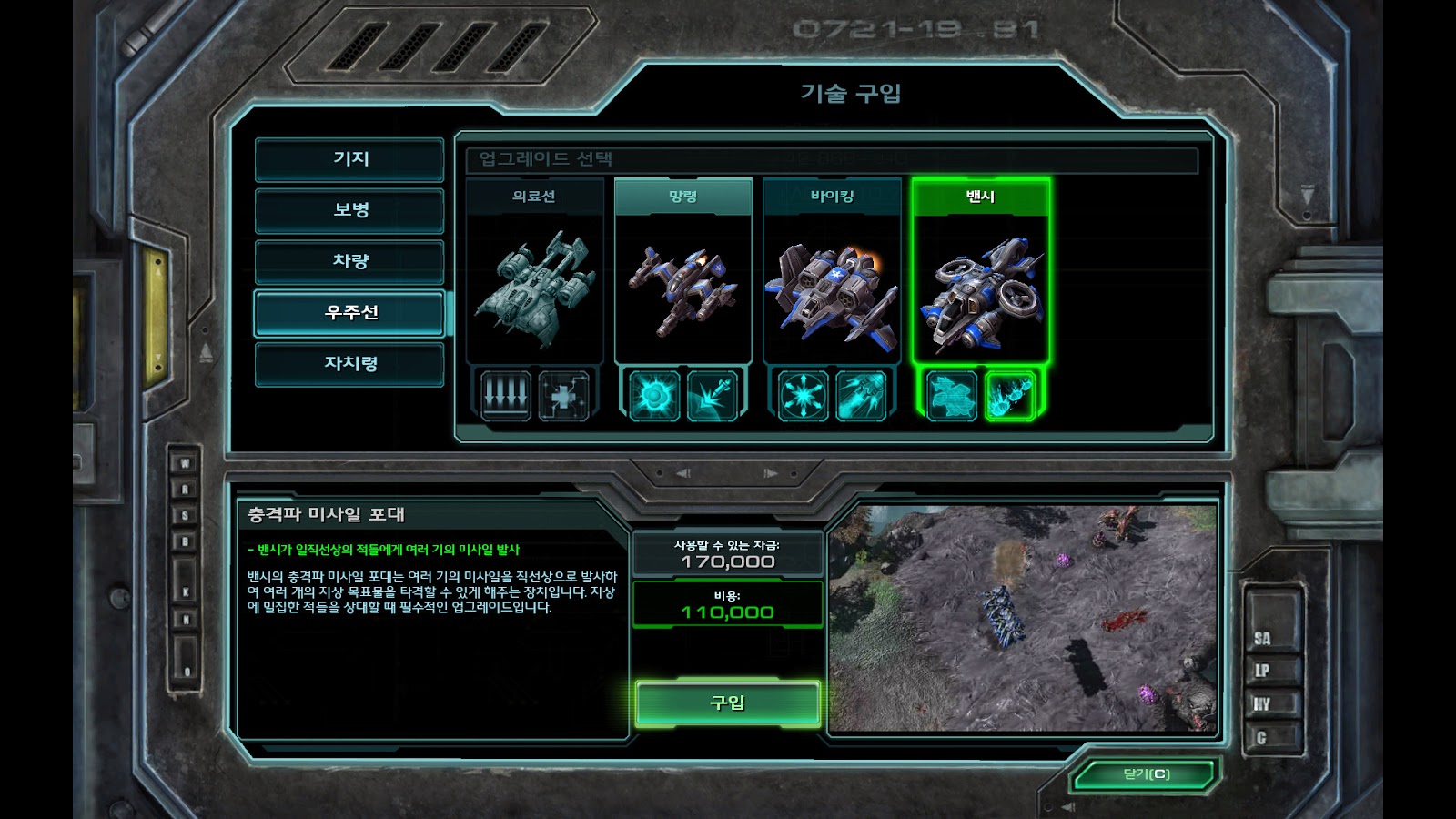Viewport: 1456px width, 819px height.
Task: Choose the medical cross upgrade under 의료선
Action: [563, 396]
